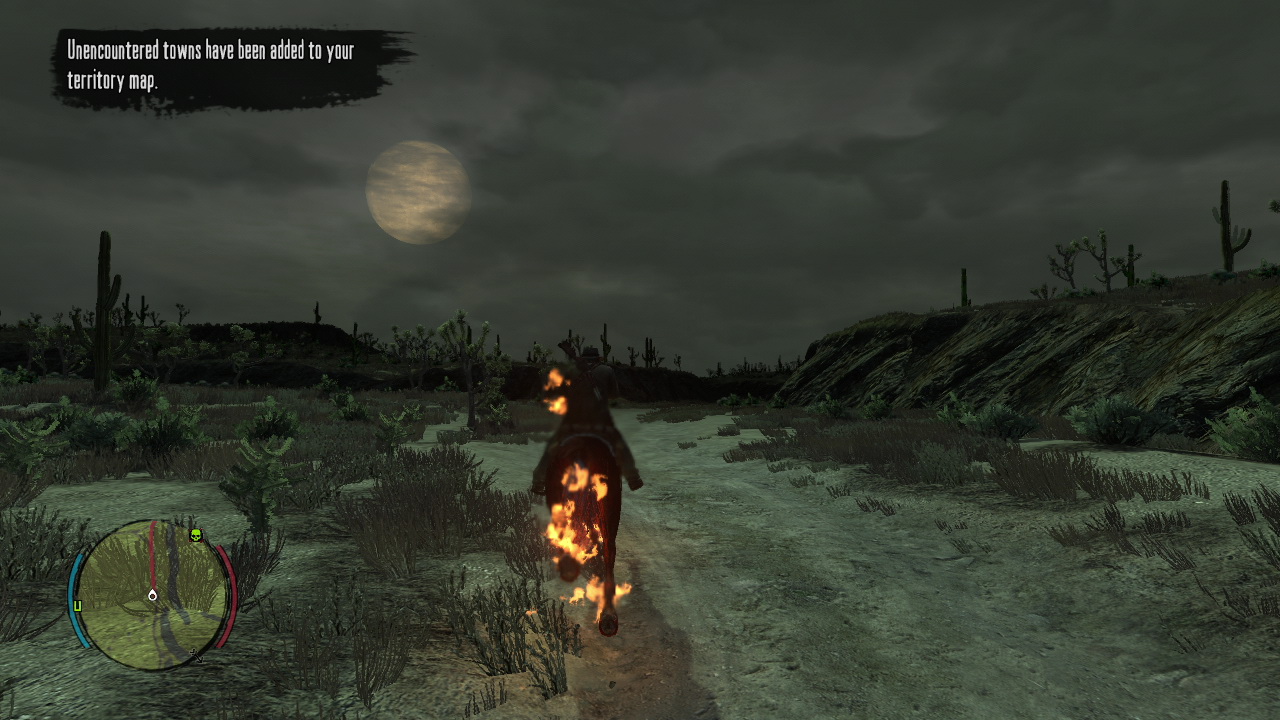The image size is (1280, 720).
Task: Select the small black icon on the minimap's lower edge
Action: point(196,656)
